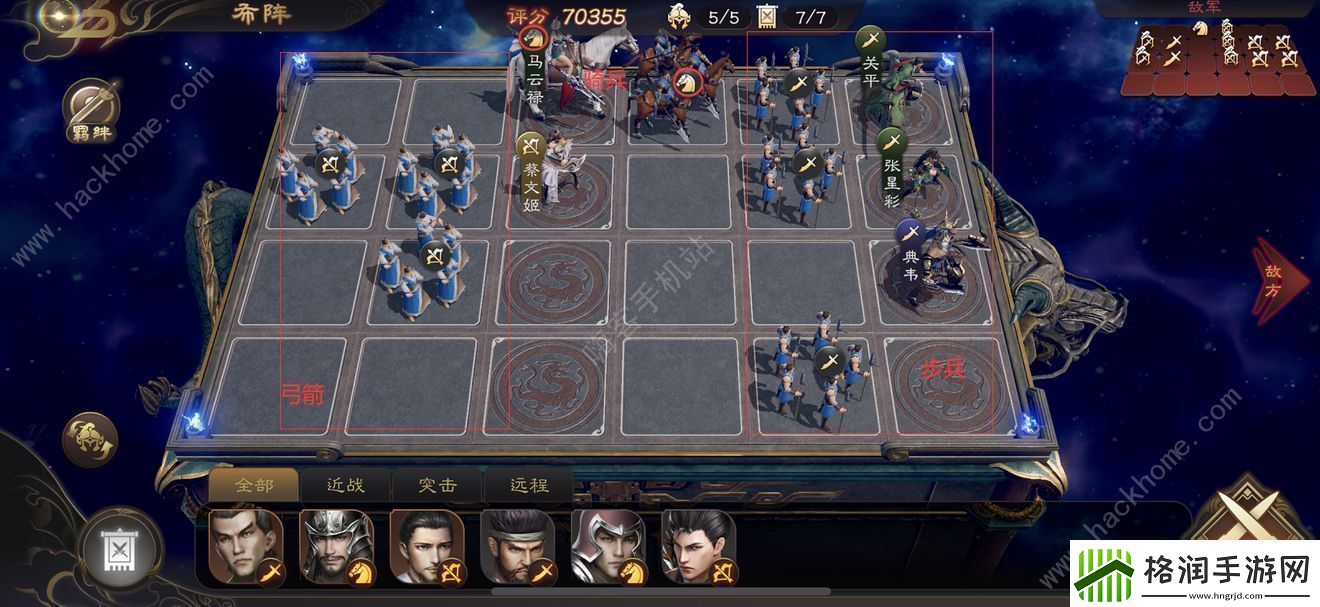Switch to the 近战 melee tab
The image size is (1320, 607).
click(x=345, y=485)
